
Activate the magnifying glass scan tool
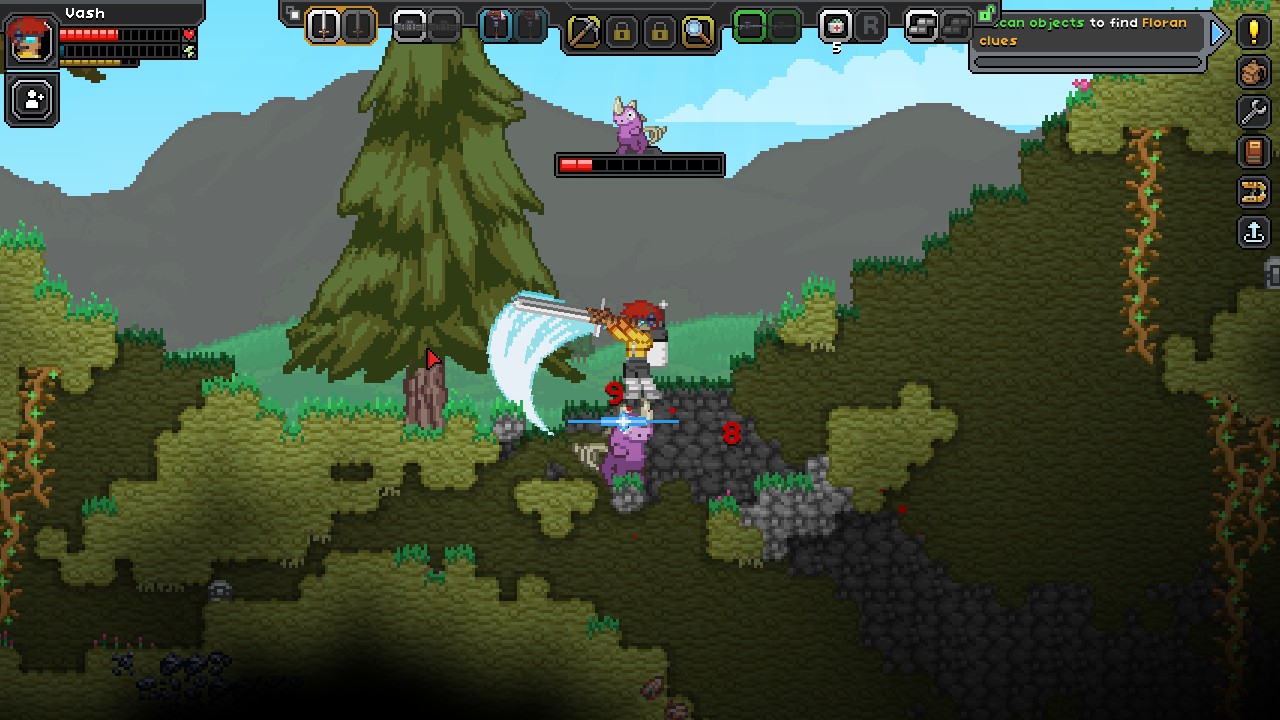click(697, 31)
